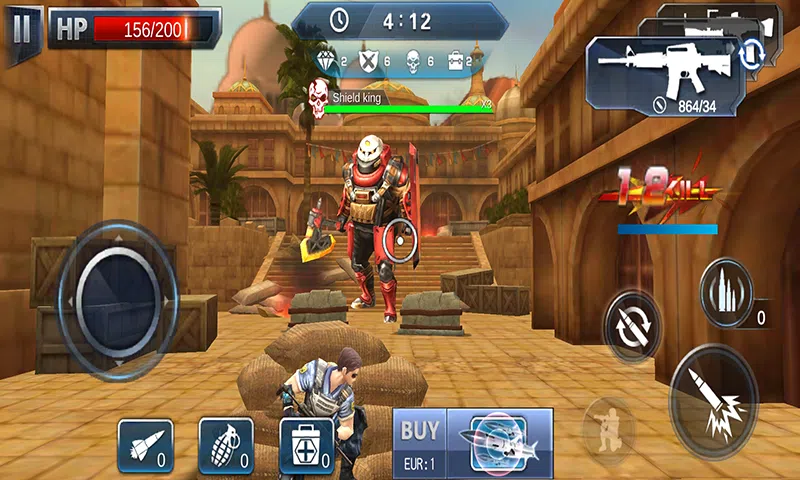Use the rocket item slot
The height and width of the screenshot is (480, 800).
pos(146,445)
